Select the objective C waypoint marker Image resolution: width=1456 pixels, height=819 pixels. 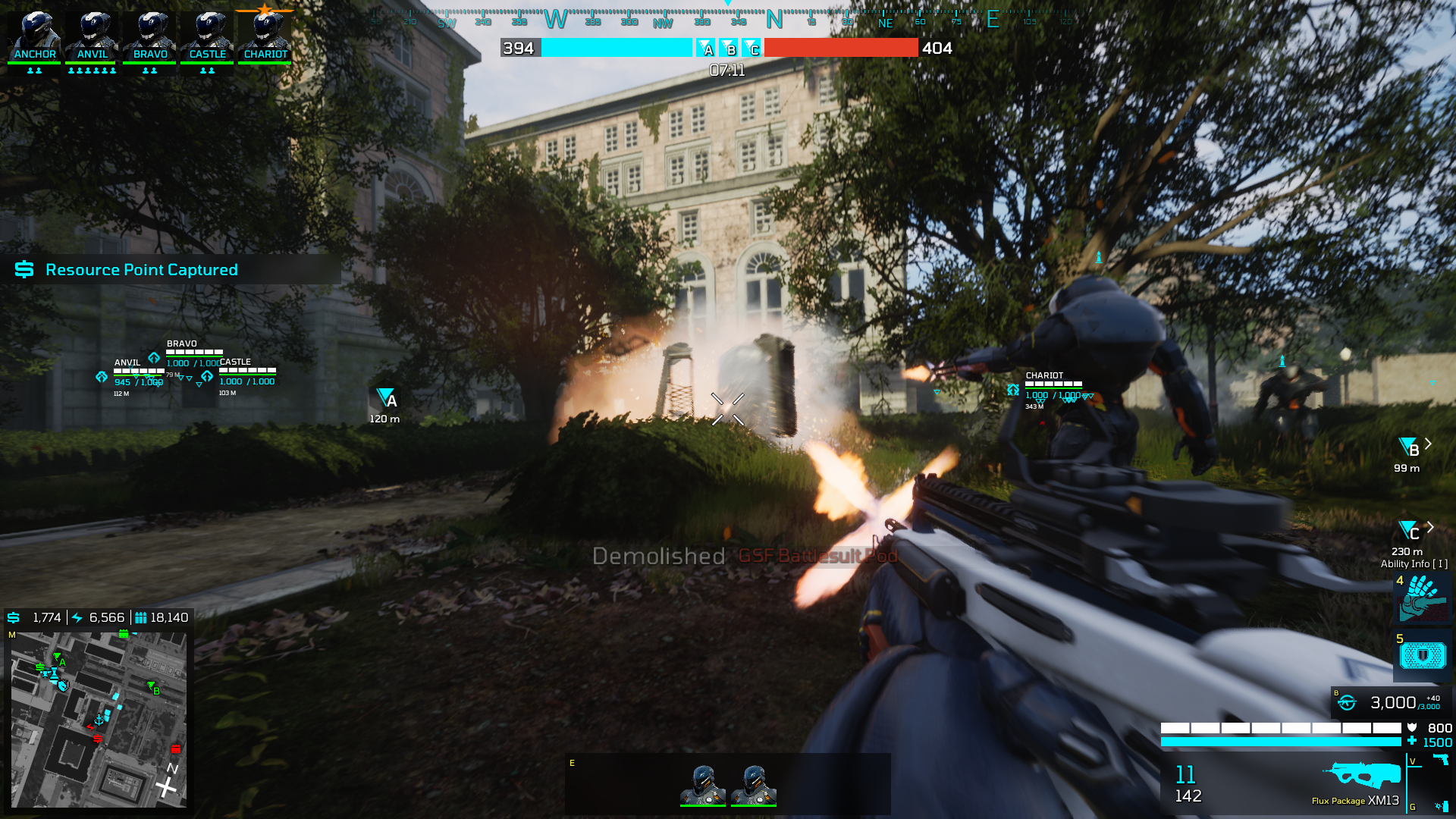coord(1409,531)
